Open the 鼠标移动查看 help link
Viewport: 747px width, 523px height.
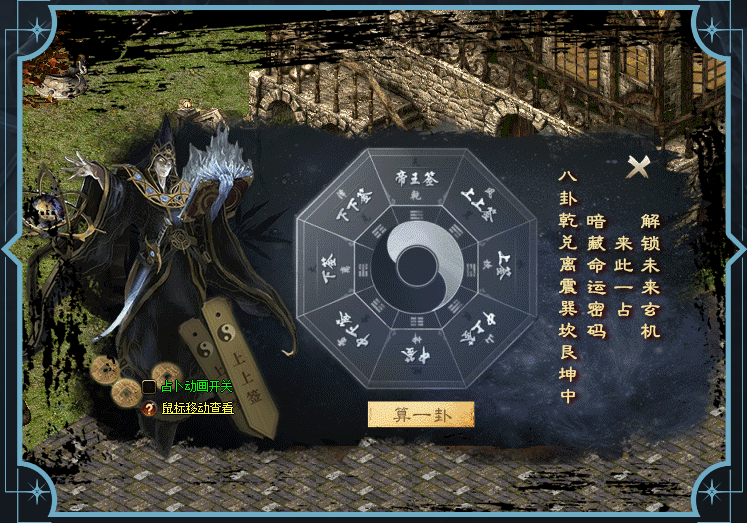[198, 408]
